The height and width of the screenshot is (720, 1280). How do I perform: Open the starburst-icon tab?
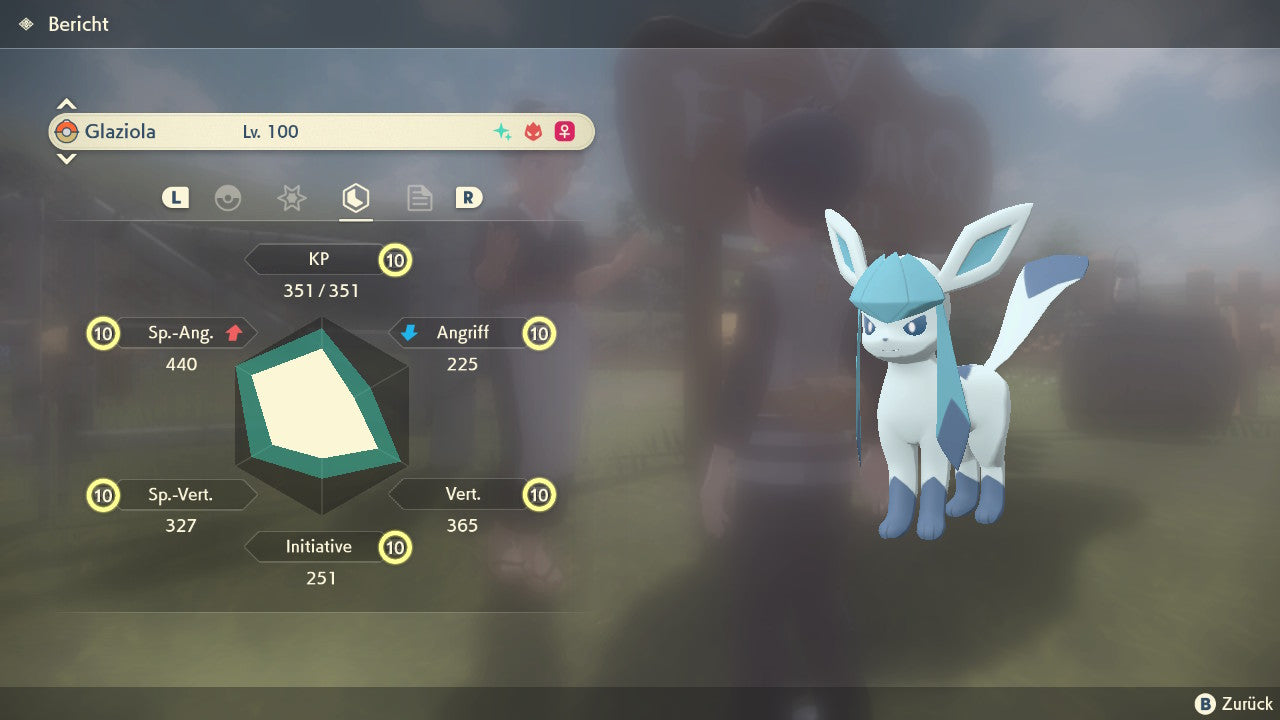(x=291, y=198)
